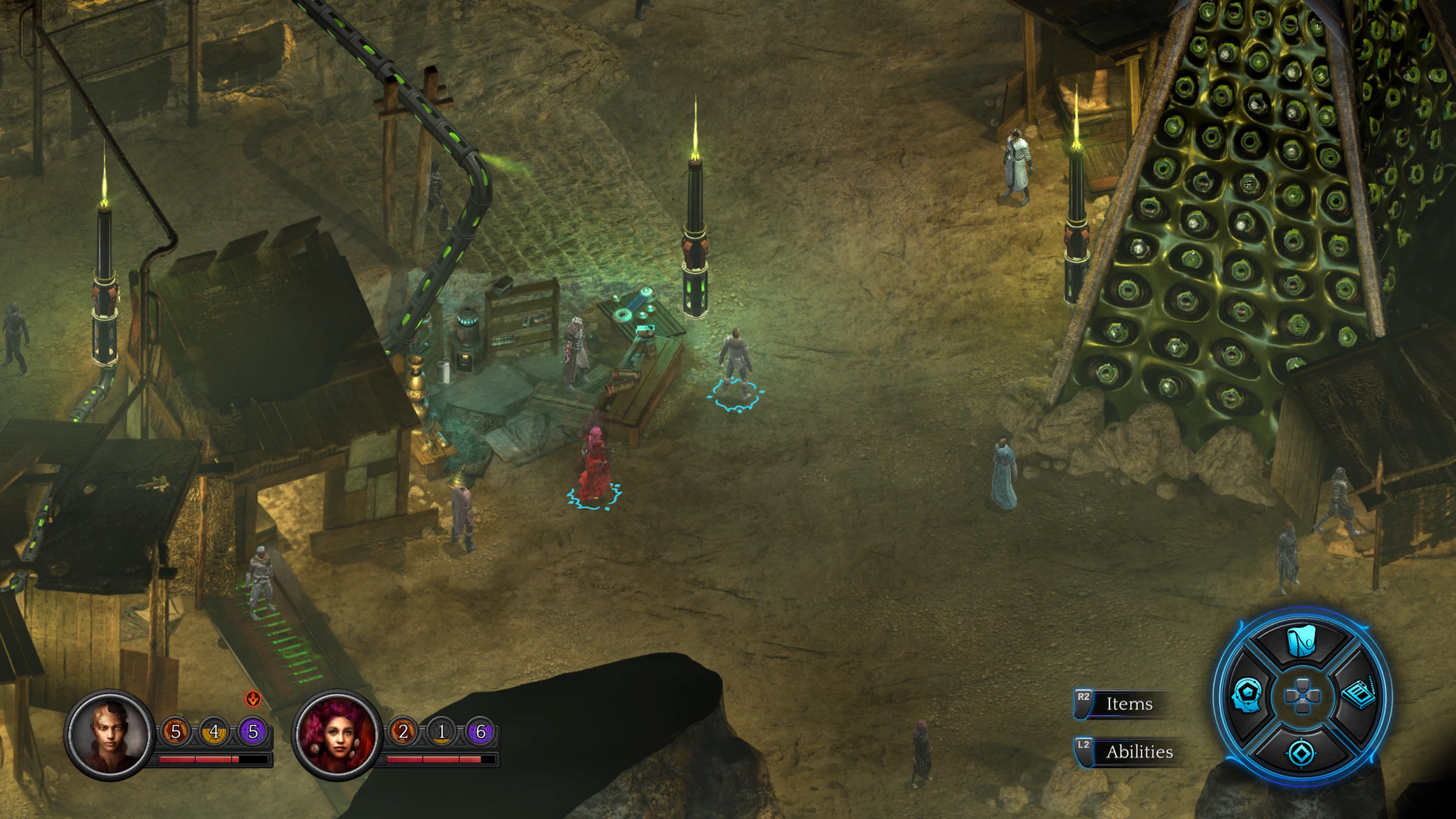Image resolution: width=1456 pixels, height=819 pixels.
Task: Open the Abilities quick panel
Action: (x=1138, y=752)
